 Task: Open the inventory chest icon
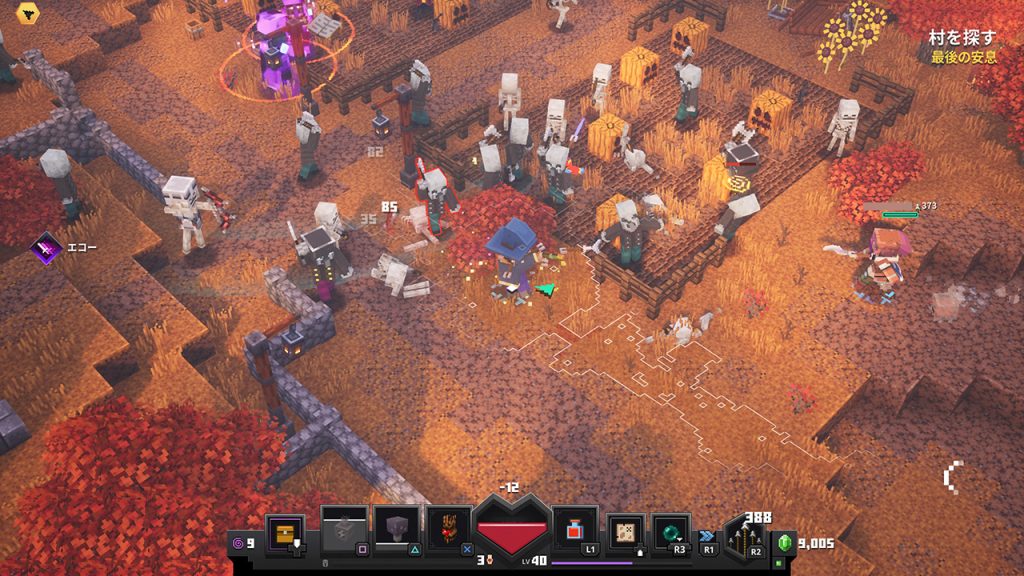(286, 531)
